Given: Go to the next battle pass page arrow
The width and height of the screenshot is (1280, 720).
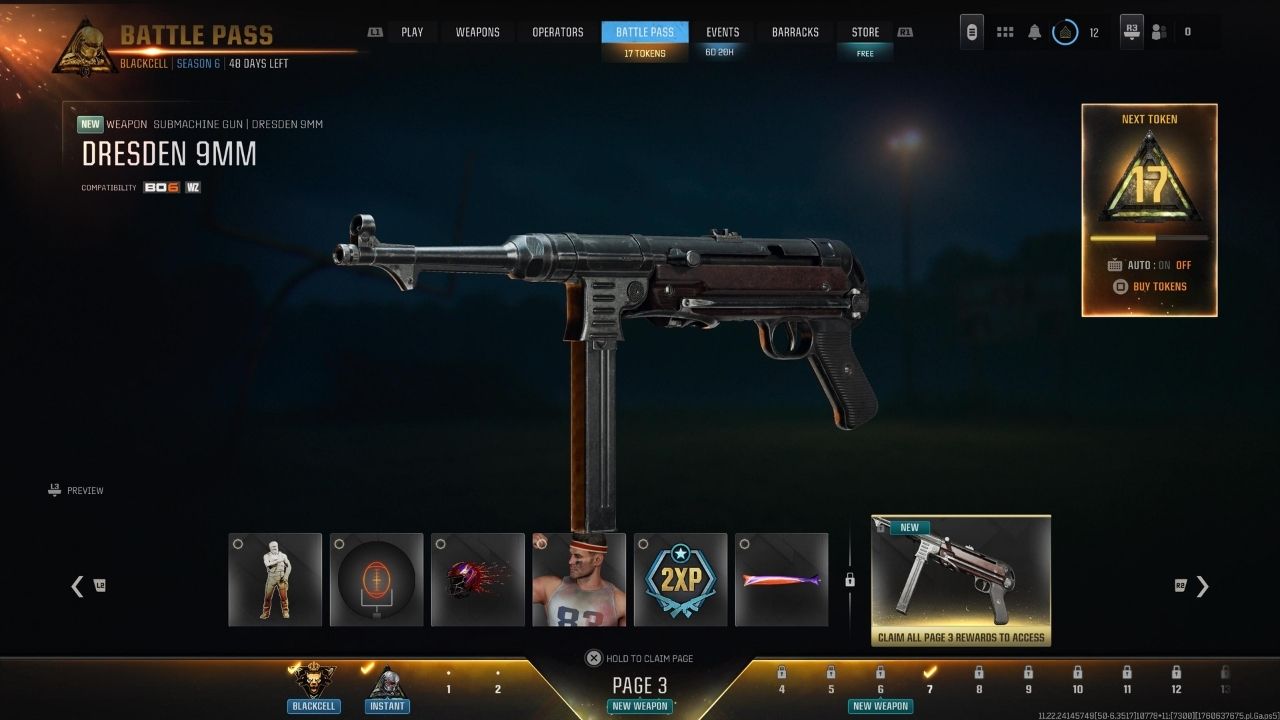Looking at the screenshot, I should pyautogui.click(x=1202, y=587).
